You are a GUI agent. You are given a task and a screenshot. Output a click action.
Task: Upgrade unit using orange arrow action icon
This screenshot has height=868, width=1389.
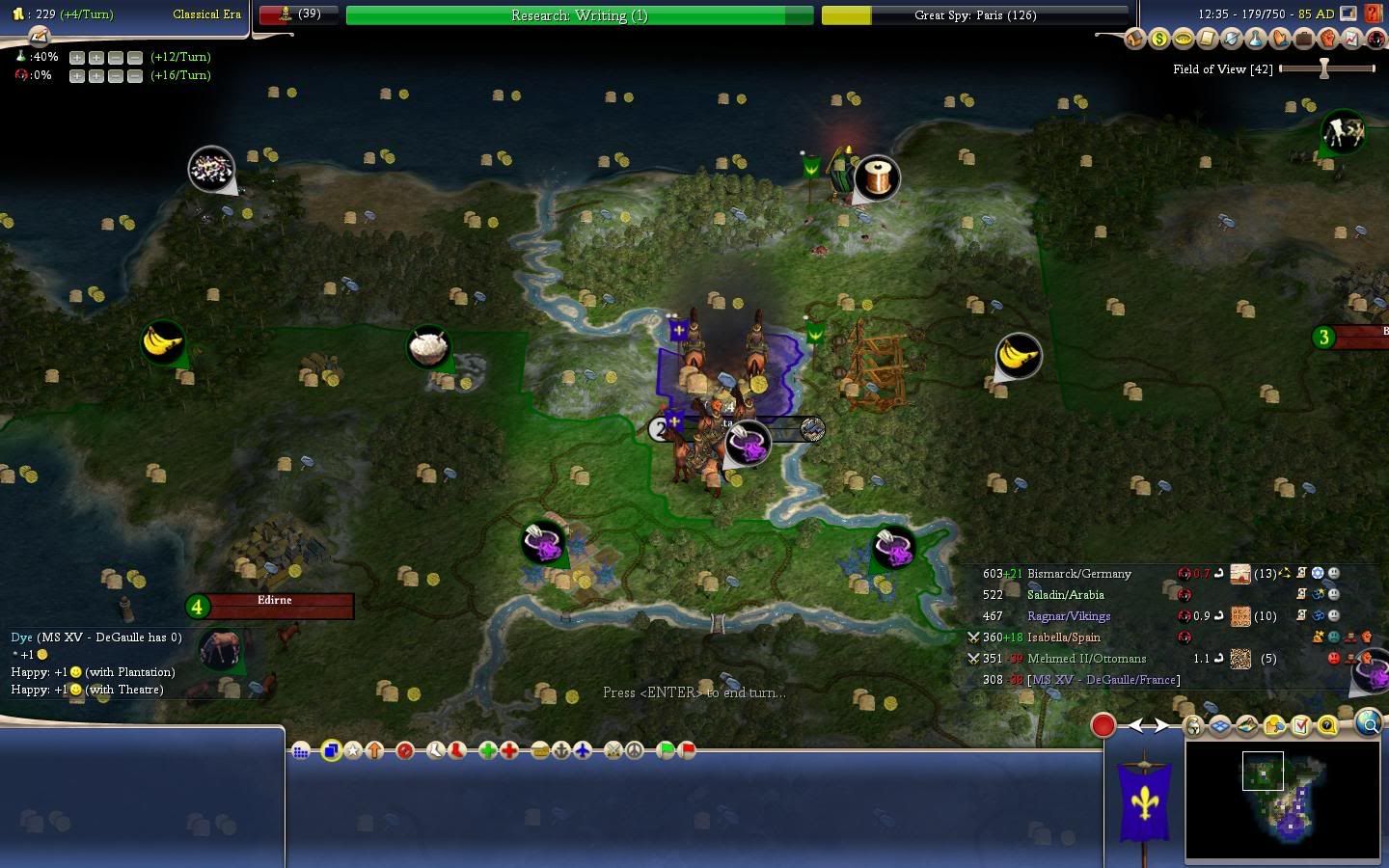374,752
